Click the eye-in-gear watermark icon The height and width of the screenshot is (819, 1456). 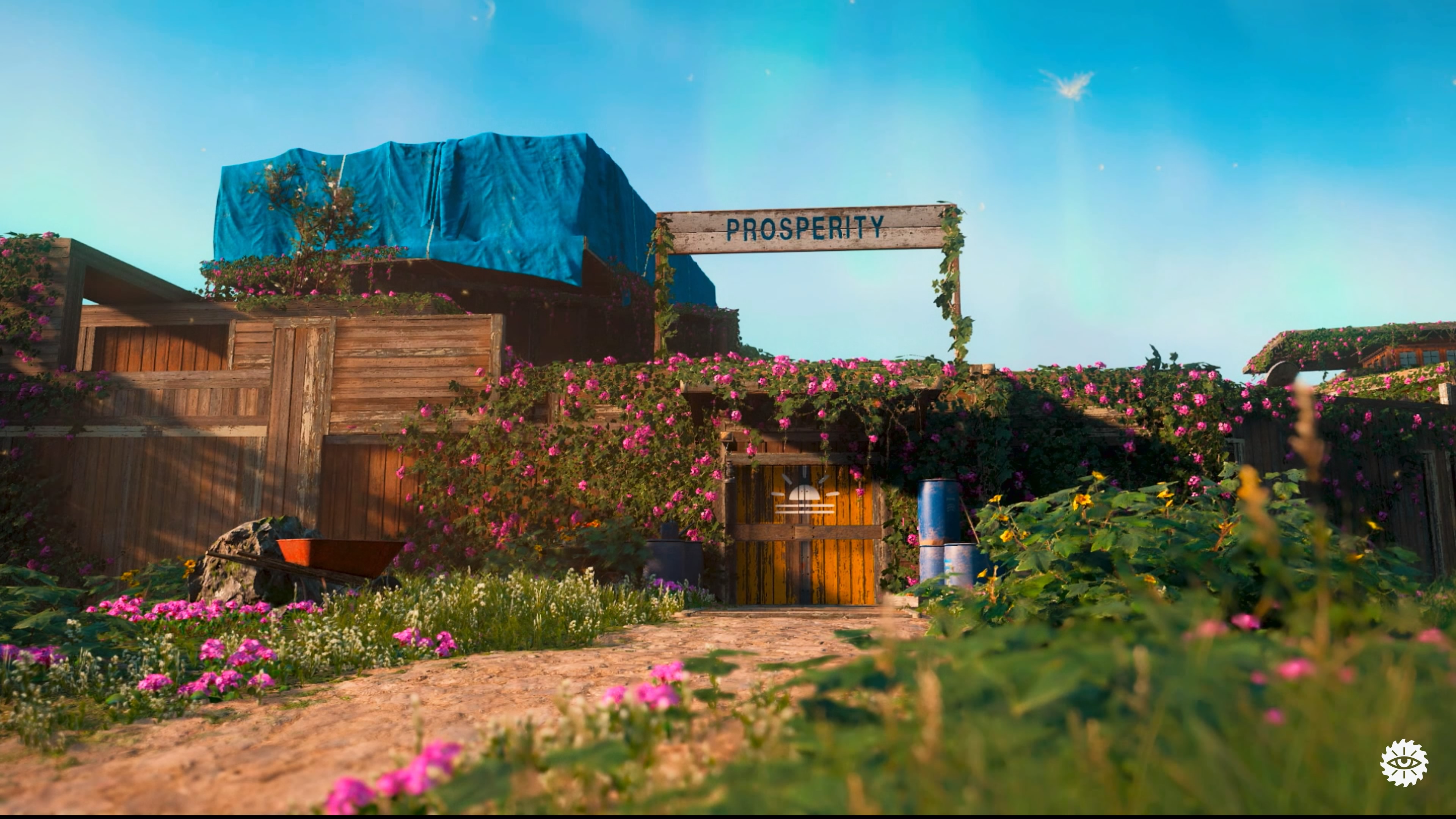(x=1404, y=763)
